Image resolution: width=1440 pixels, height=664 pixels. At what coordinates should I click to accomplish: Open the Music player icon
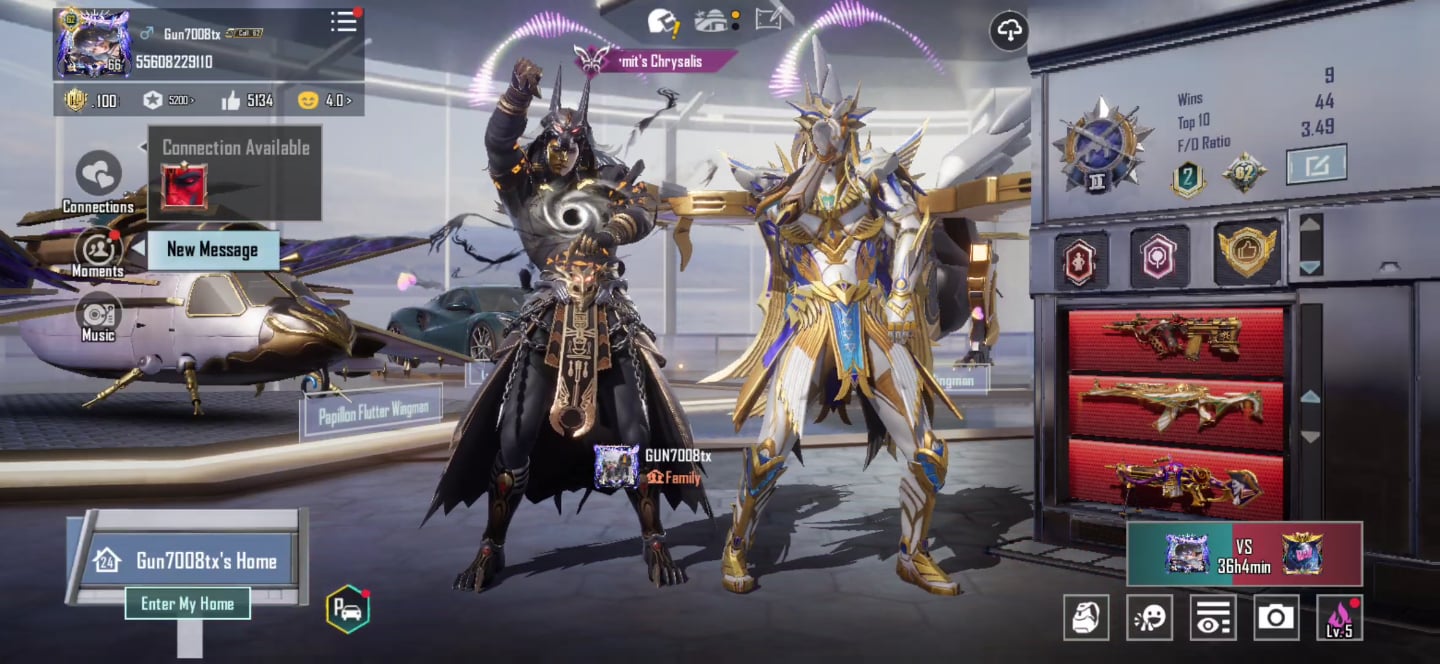click(x=98, y=314)
